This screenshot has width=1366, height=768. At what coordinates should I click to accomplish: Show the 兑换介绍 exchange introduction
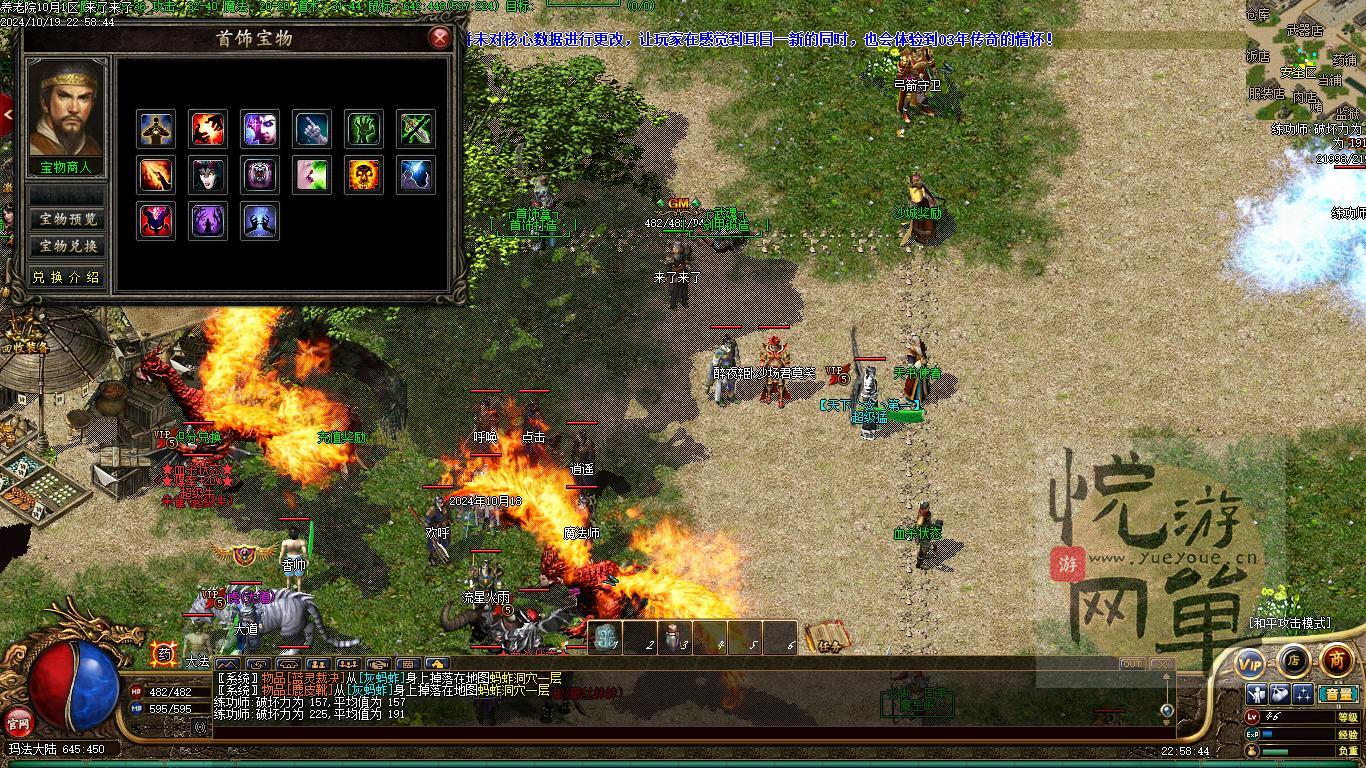[67, 277]
